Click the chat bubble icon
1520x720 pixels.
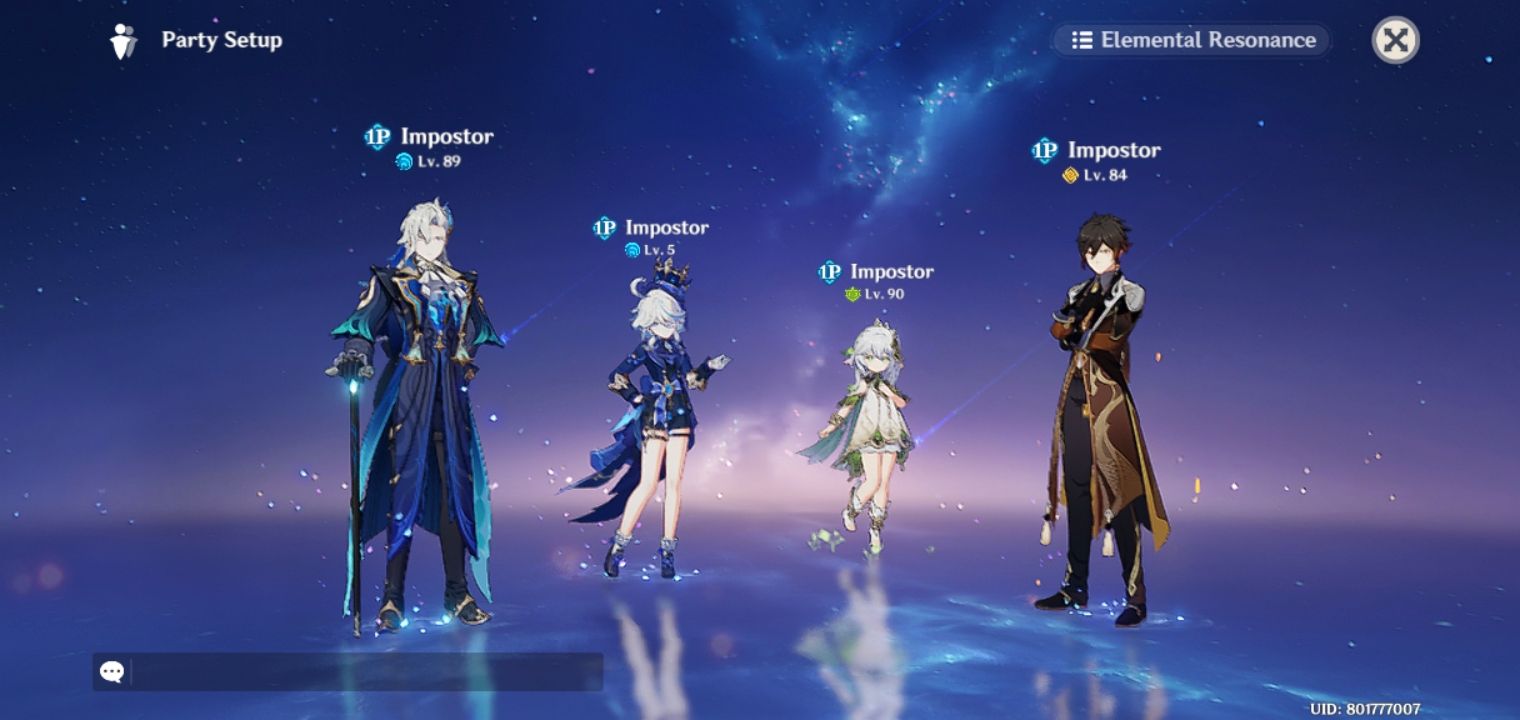coord(111,670)
